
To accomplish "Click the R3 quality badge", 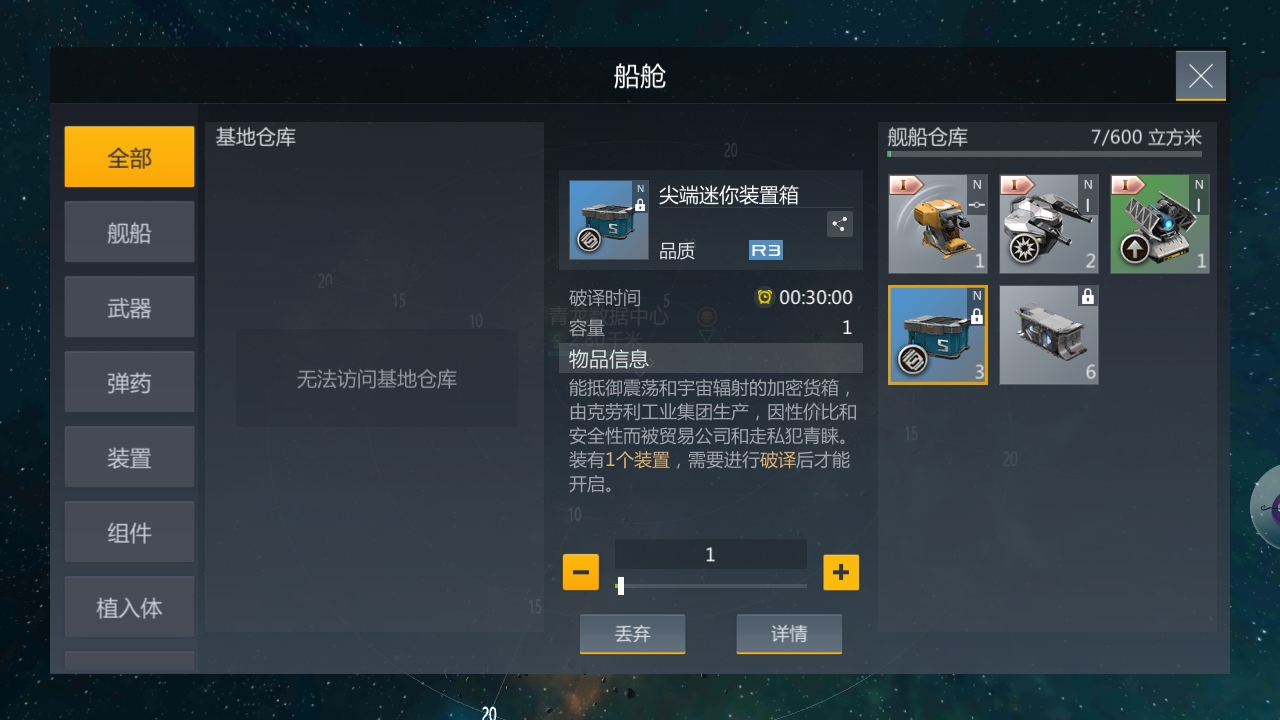I will [764, 249].
